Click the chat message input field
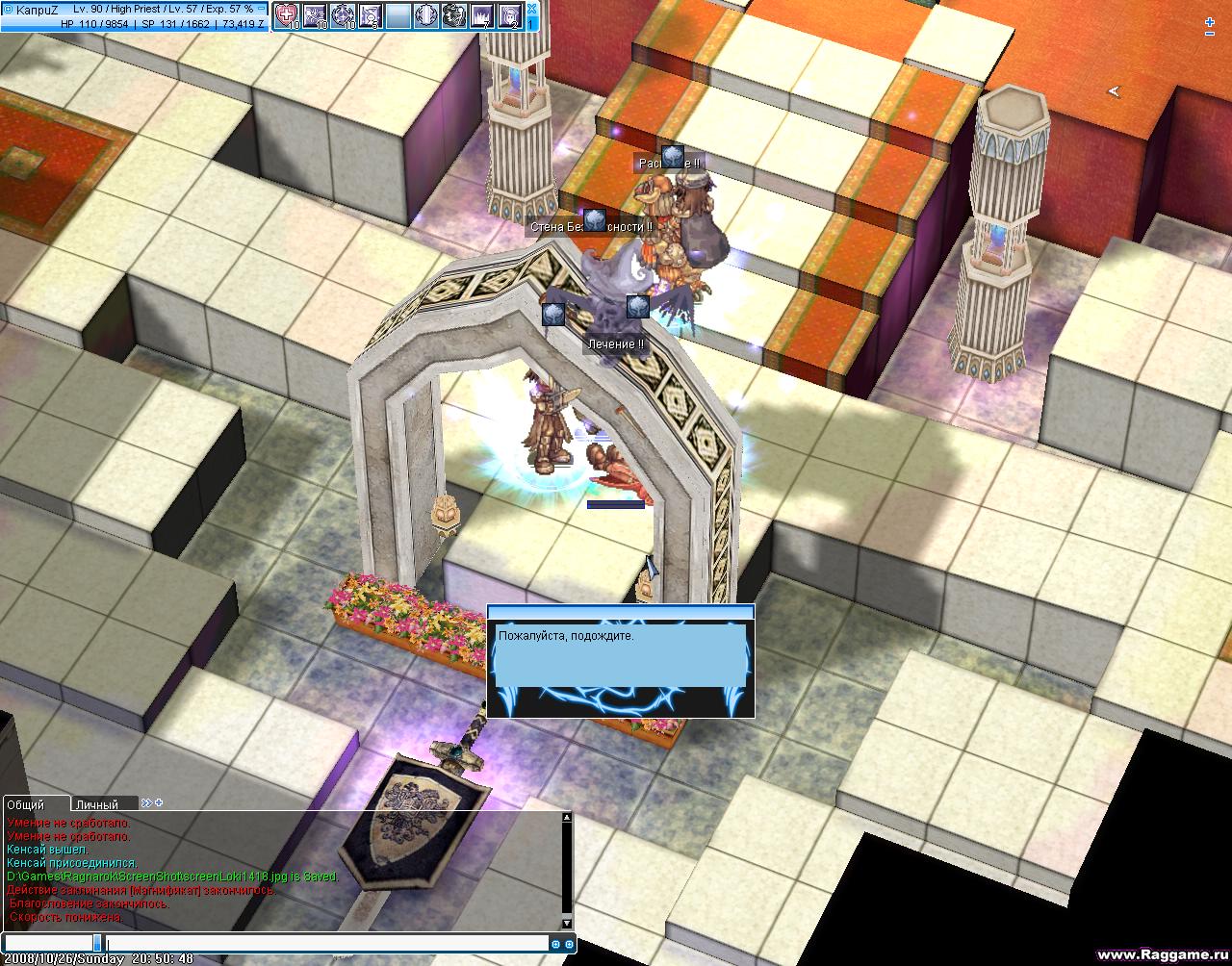 (327, 944)
